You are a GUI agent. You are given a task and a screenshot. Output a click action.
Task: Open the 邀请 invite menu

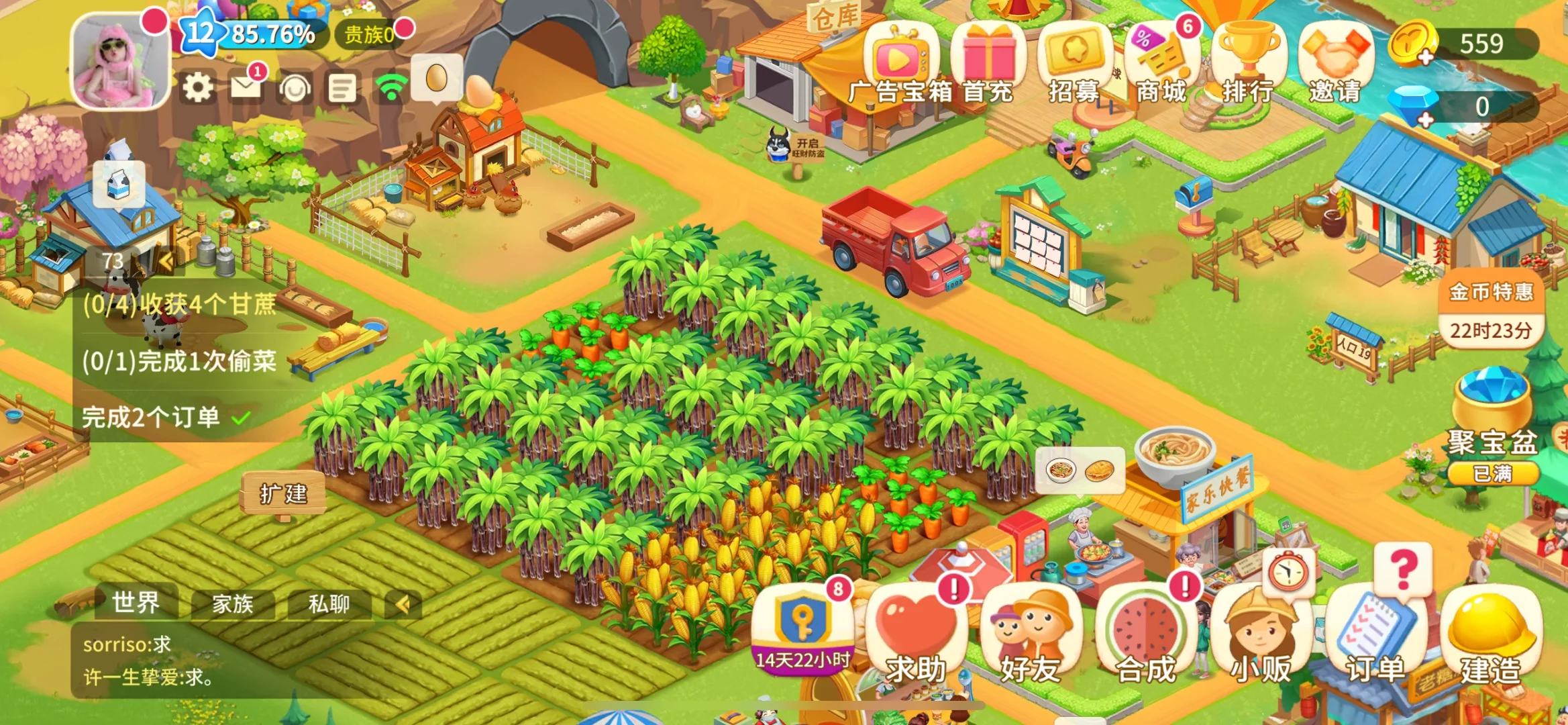pos(1335,65)
